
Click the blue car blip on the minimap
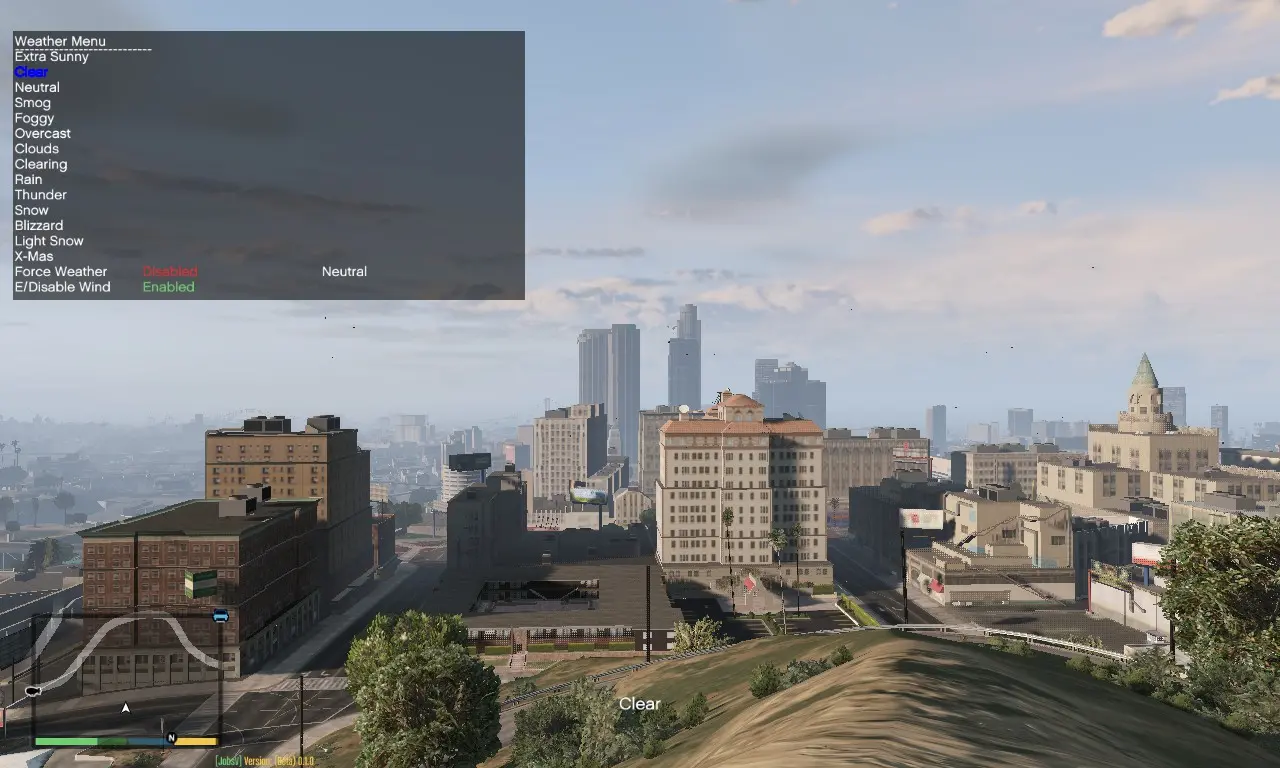[x=220, y=617]
